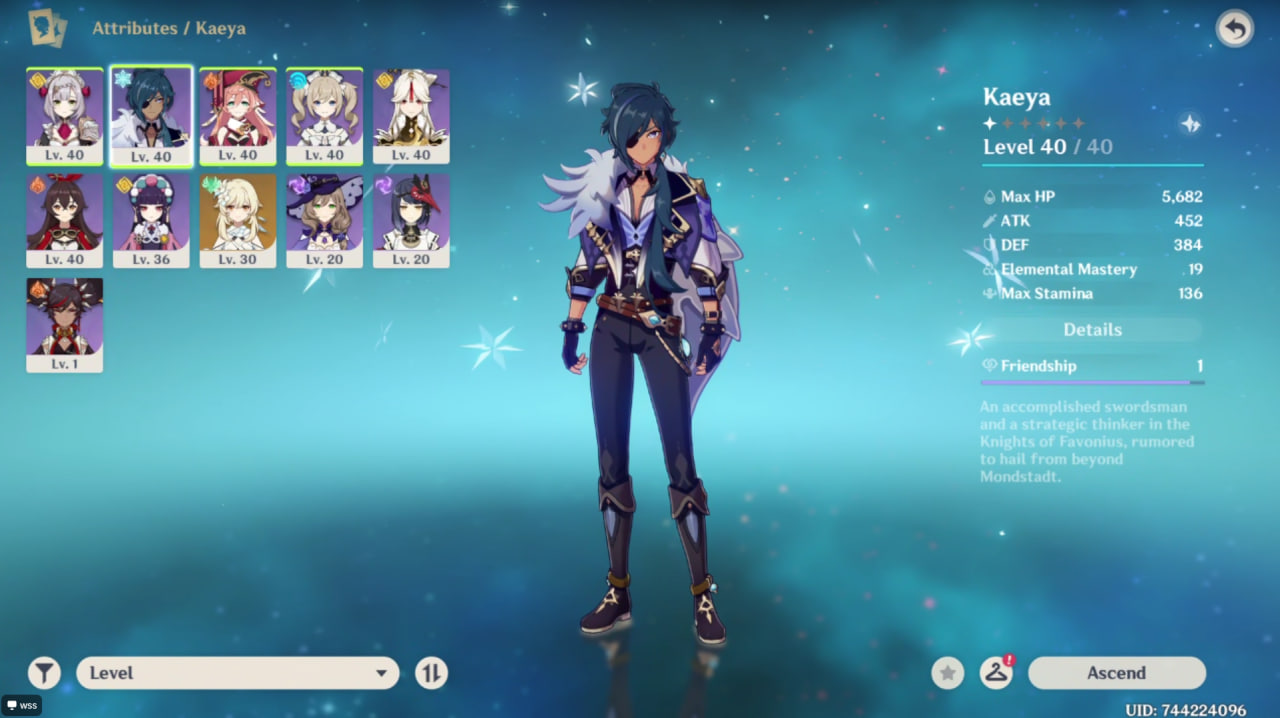
Task: Select Noelle's character portrait
Action: 64,115
